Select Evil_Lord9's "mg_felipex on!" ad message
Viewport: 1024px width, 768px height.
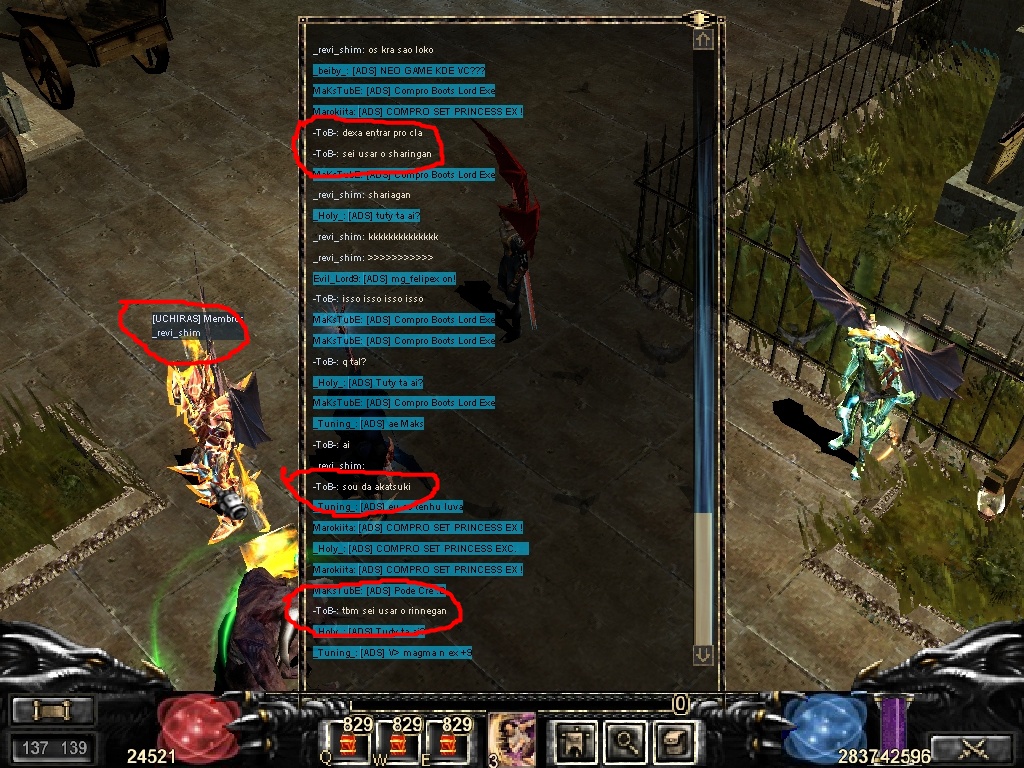pyautogui.click(x=385, y=278)
